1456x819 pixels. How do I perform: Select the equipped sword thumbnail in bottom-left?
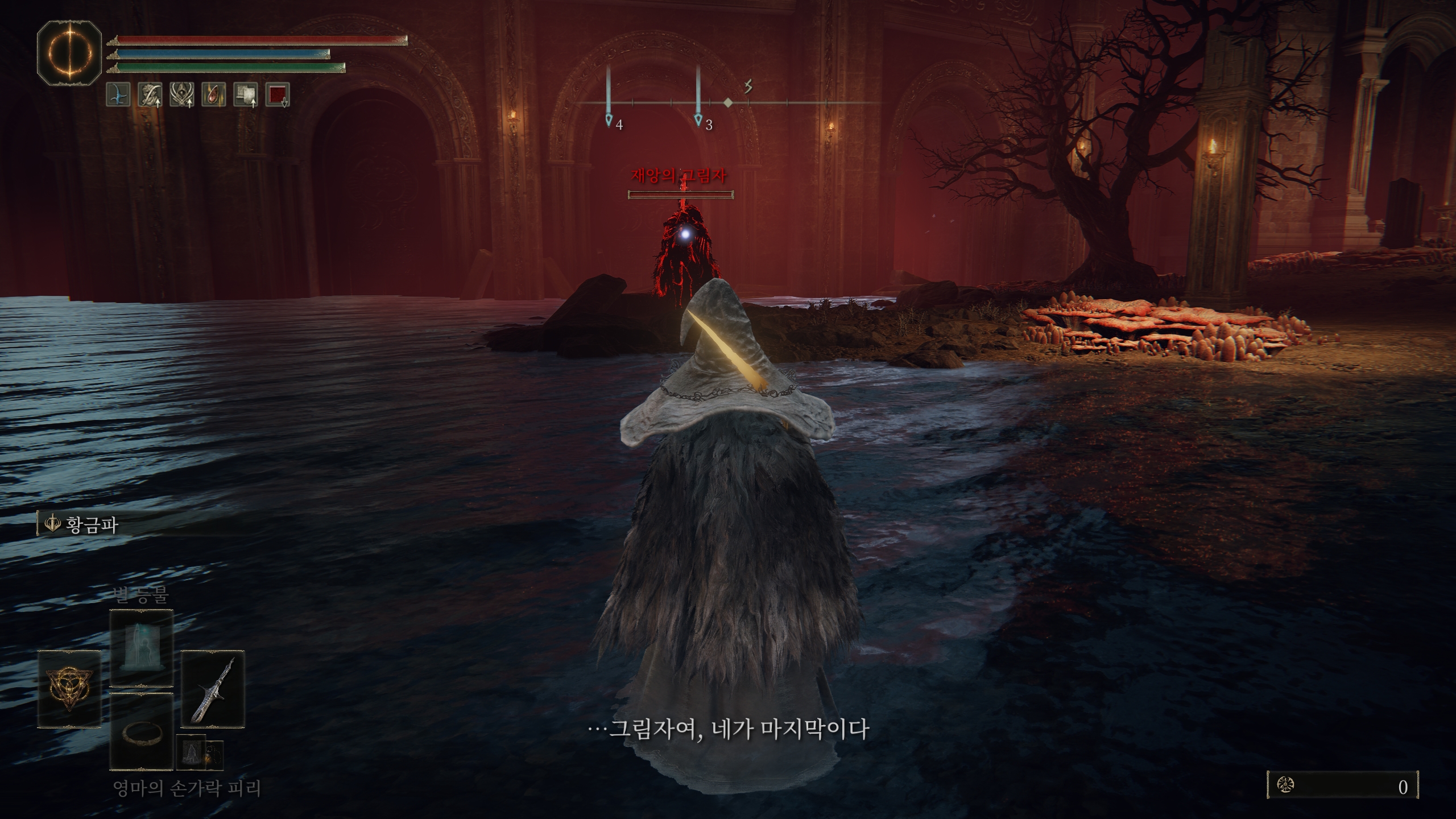[x=214, y=688]
